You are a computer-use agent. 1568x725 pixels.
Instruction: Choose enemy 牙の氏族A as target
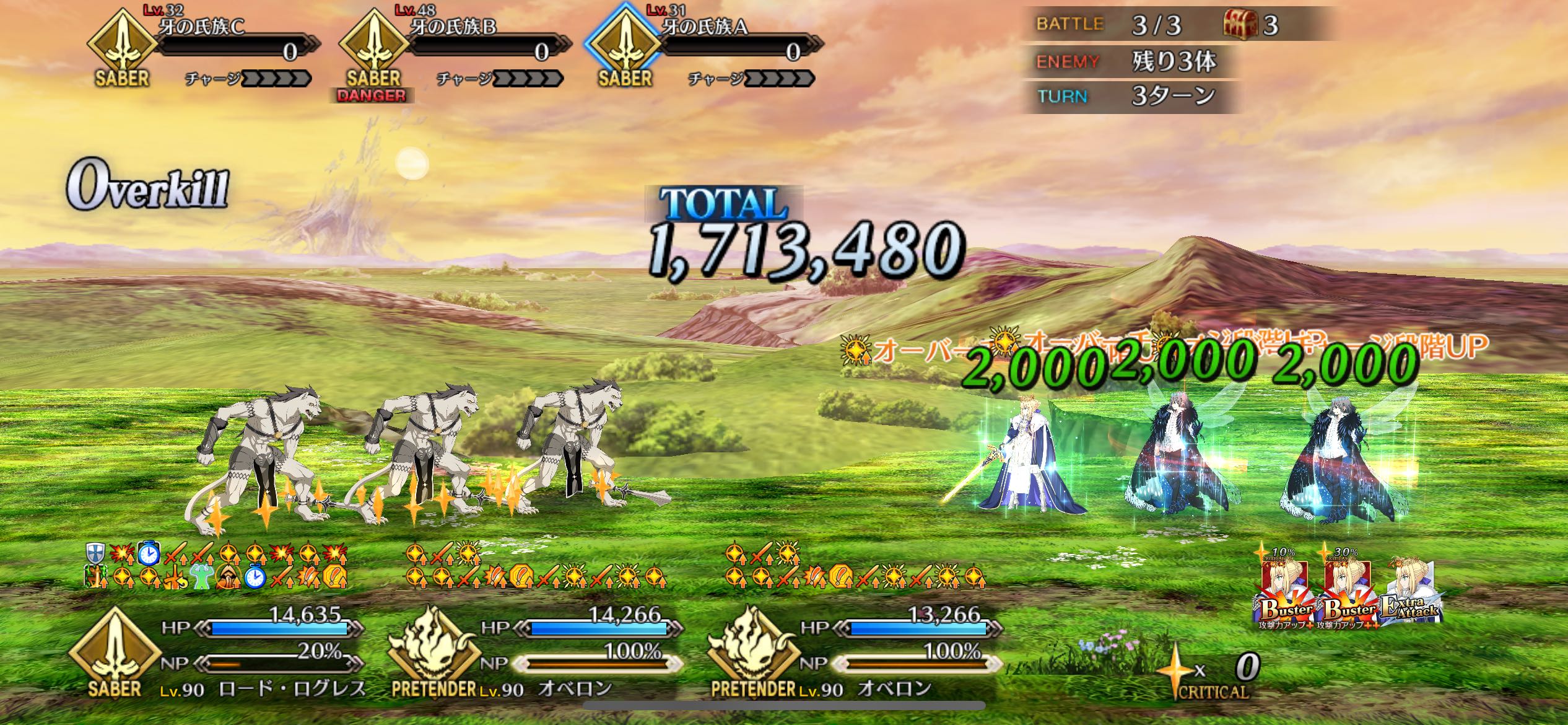click(x=706, y=46)
